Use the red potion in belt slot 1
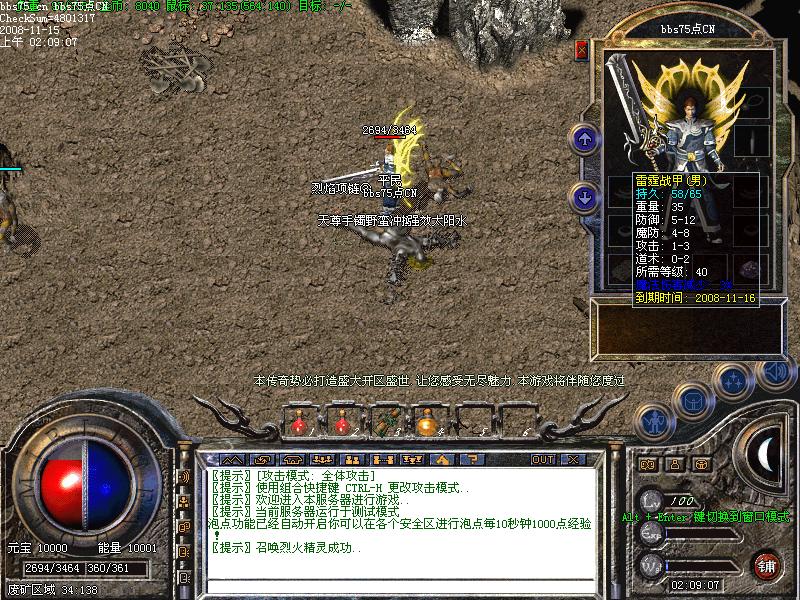800x600 pixels. click(x=297, y=424)
